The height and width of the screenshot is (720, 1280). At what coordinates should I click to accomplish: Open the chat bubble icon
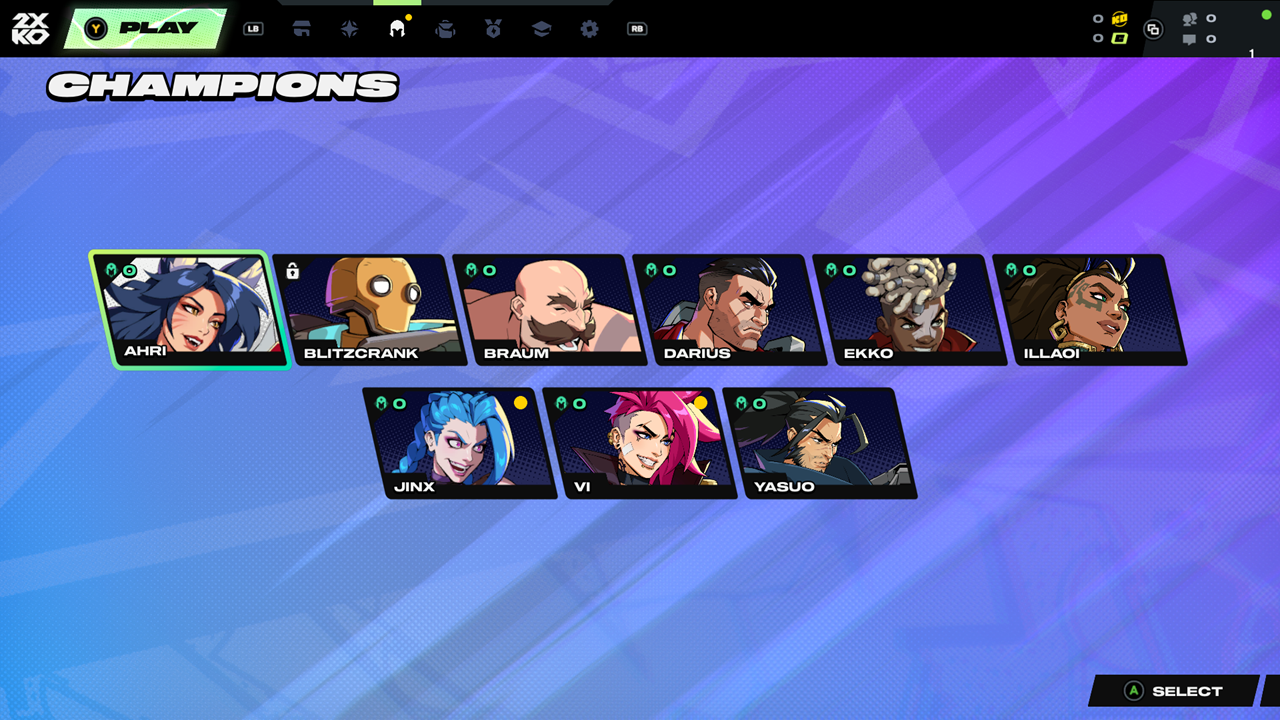pos(1190,40)
